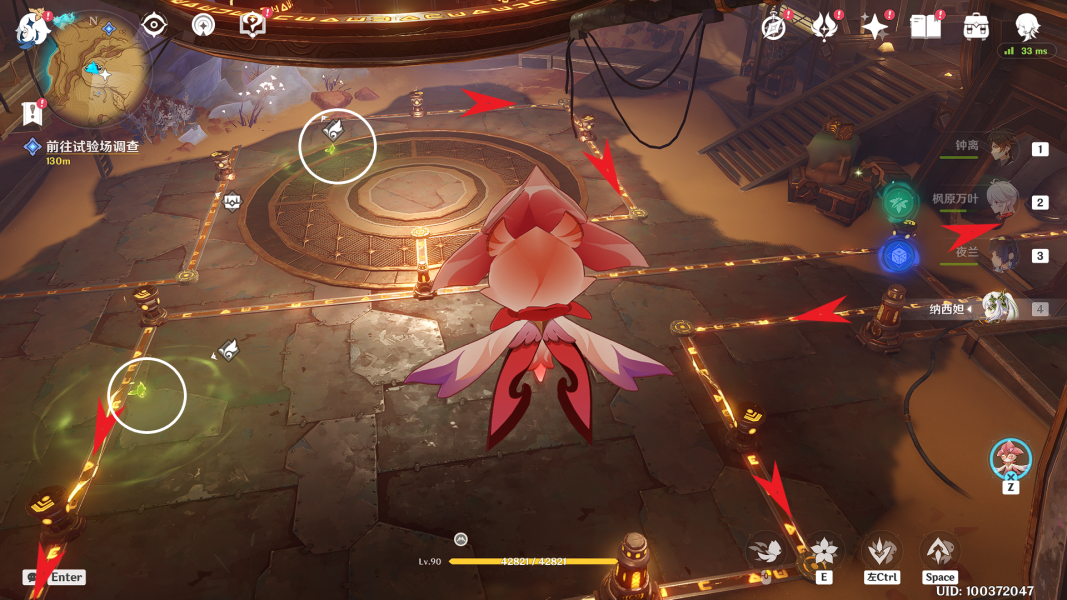
Task: Open the character screen icon
Action: [x=1027, y=27]
